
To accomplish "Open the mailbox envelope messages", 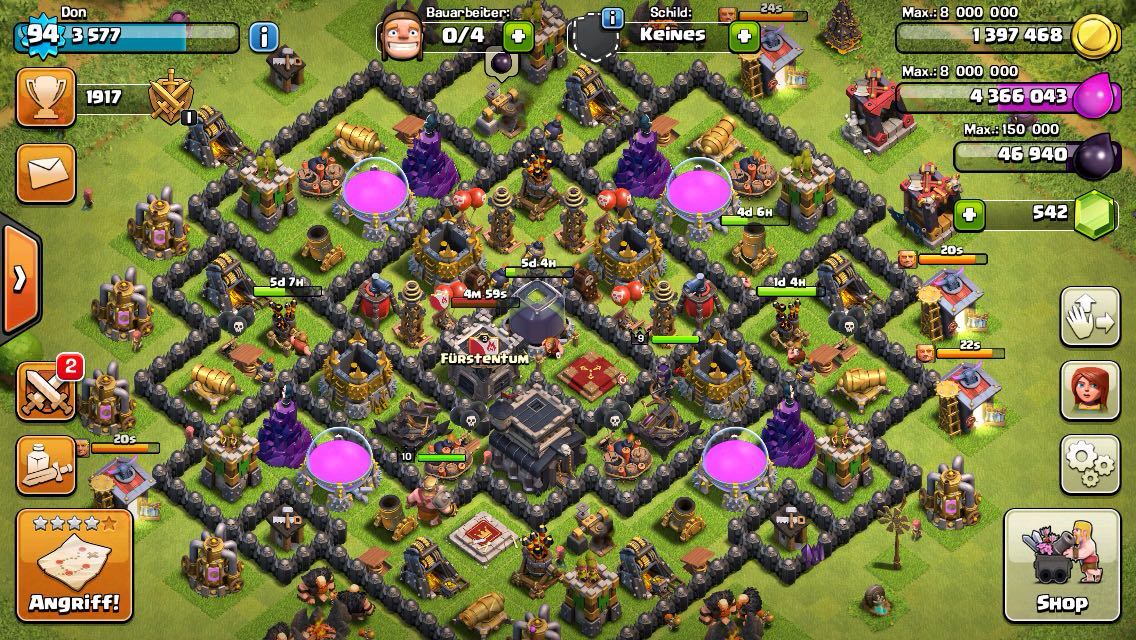I will (46, 172).
